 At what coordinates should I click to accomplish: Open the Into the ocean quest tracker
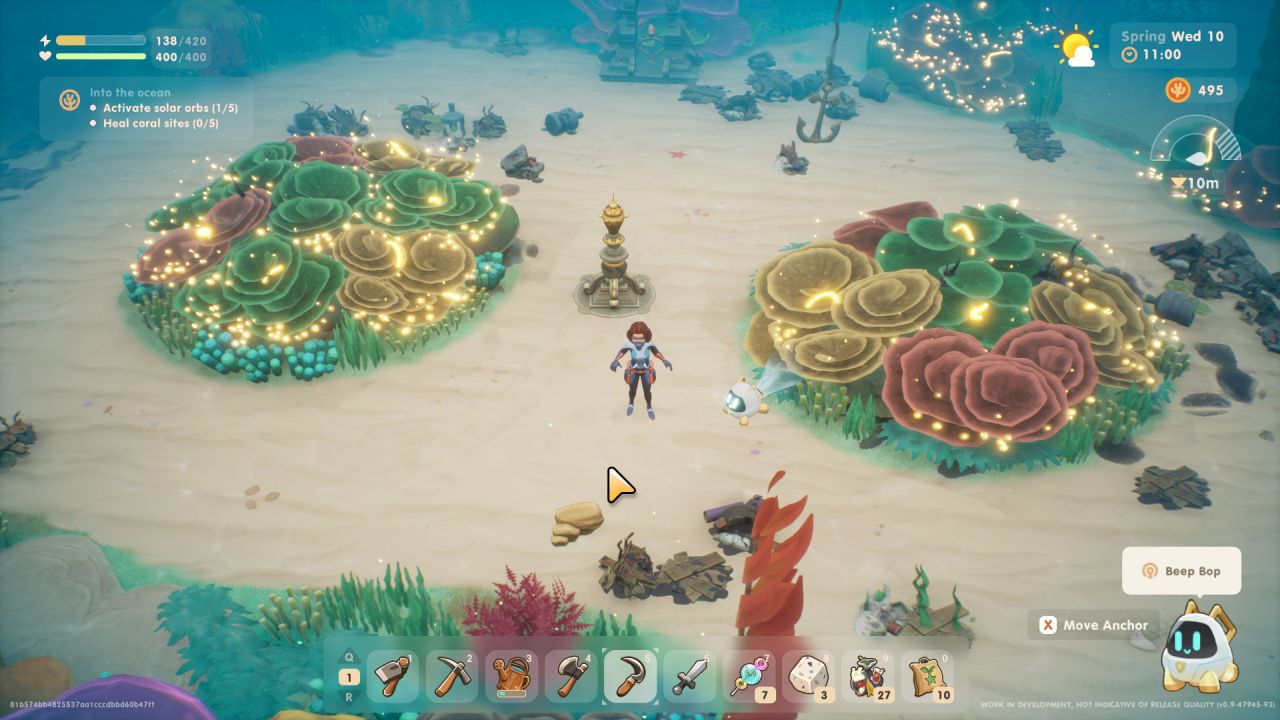pyautogui.click(x=146, y=108)
